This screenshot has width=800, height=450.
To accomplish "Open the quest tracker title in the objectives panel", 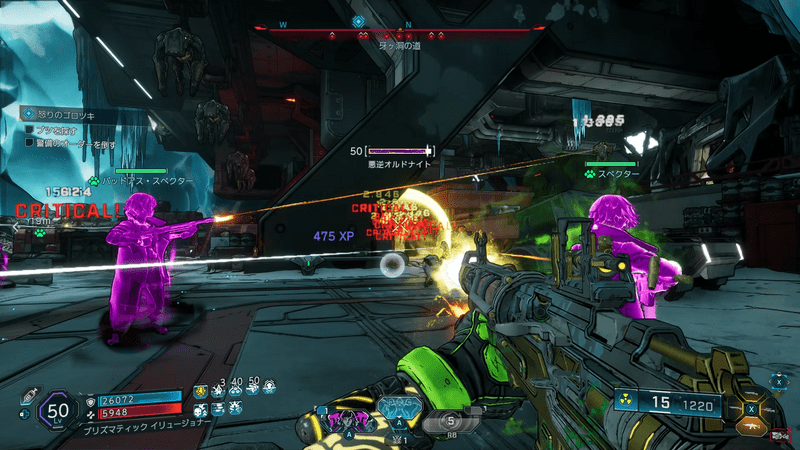I will tap(60, 116).
